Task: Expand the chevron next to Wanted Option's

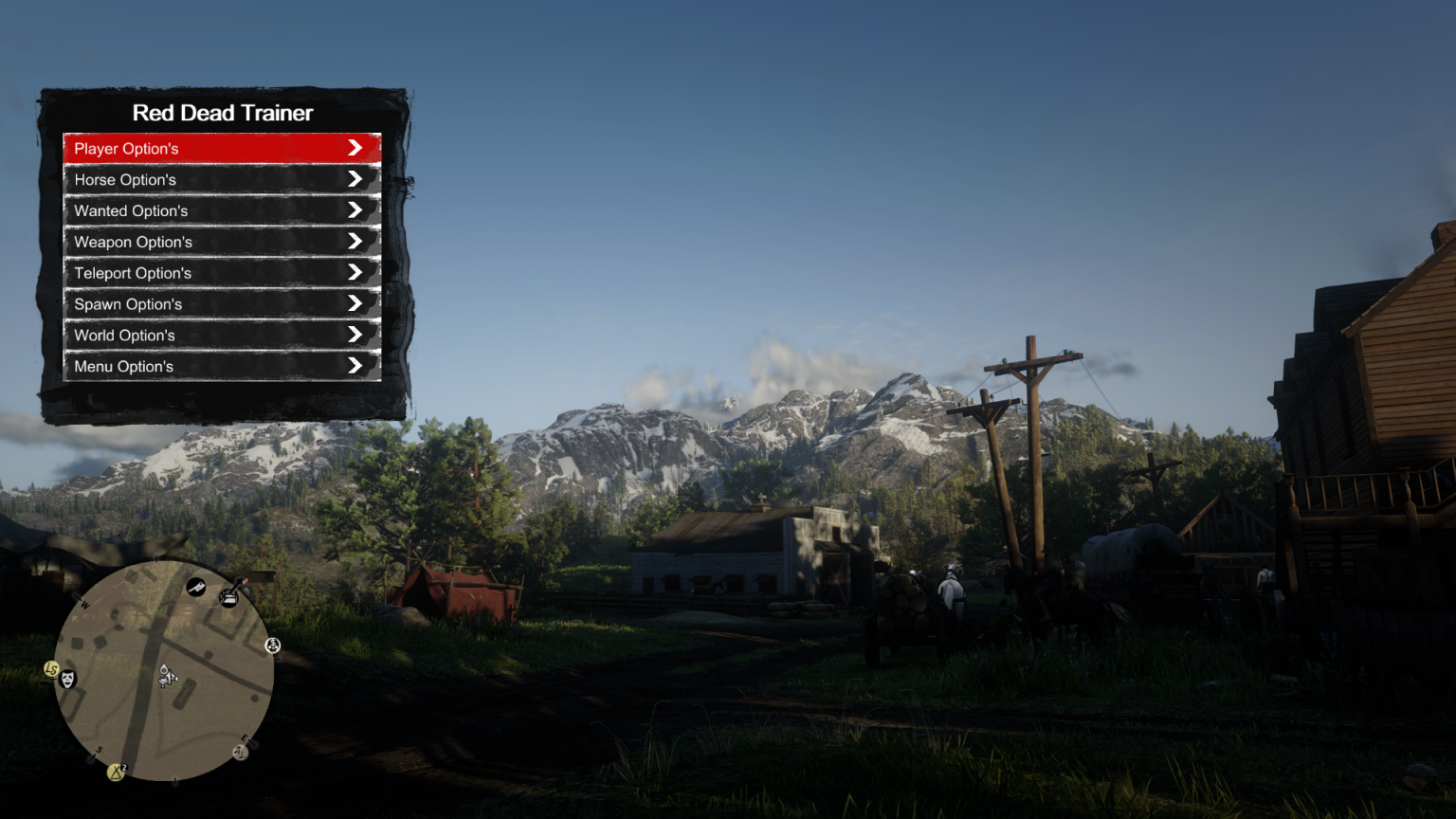Action: [x=355, y=209]
